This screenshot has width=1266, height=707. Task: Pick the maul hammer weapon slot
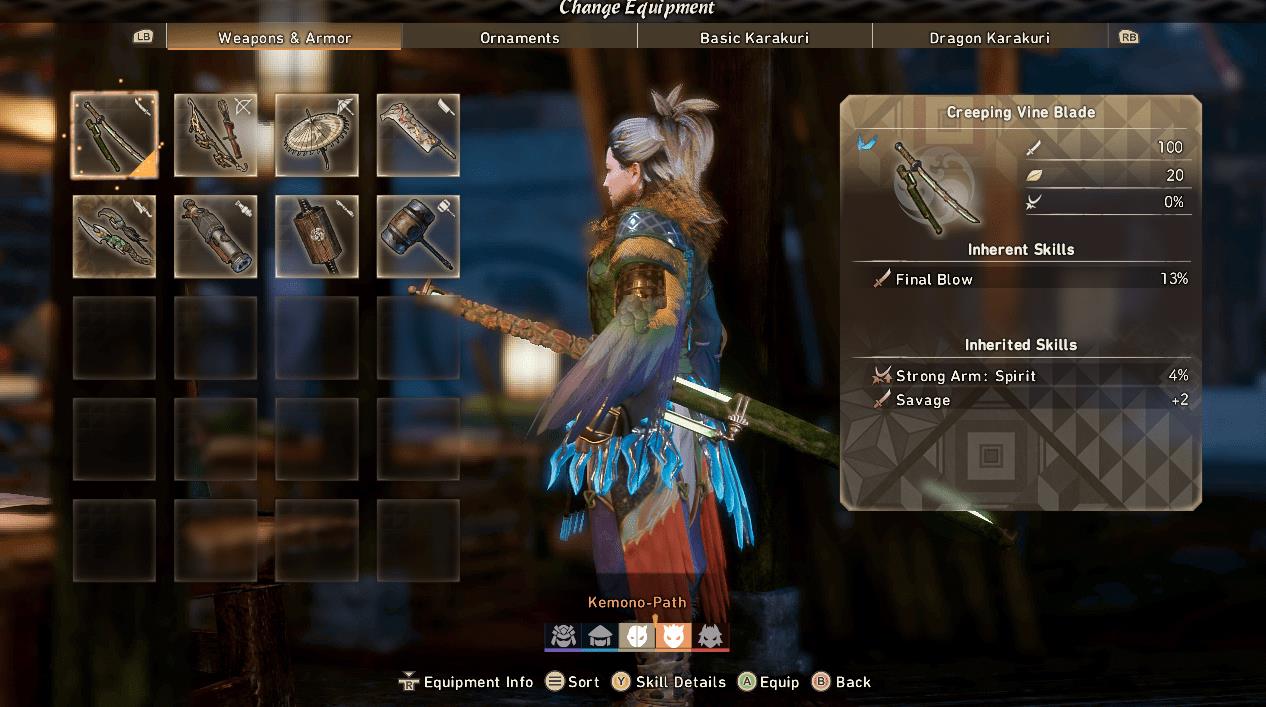tap(418, 236)
